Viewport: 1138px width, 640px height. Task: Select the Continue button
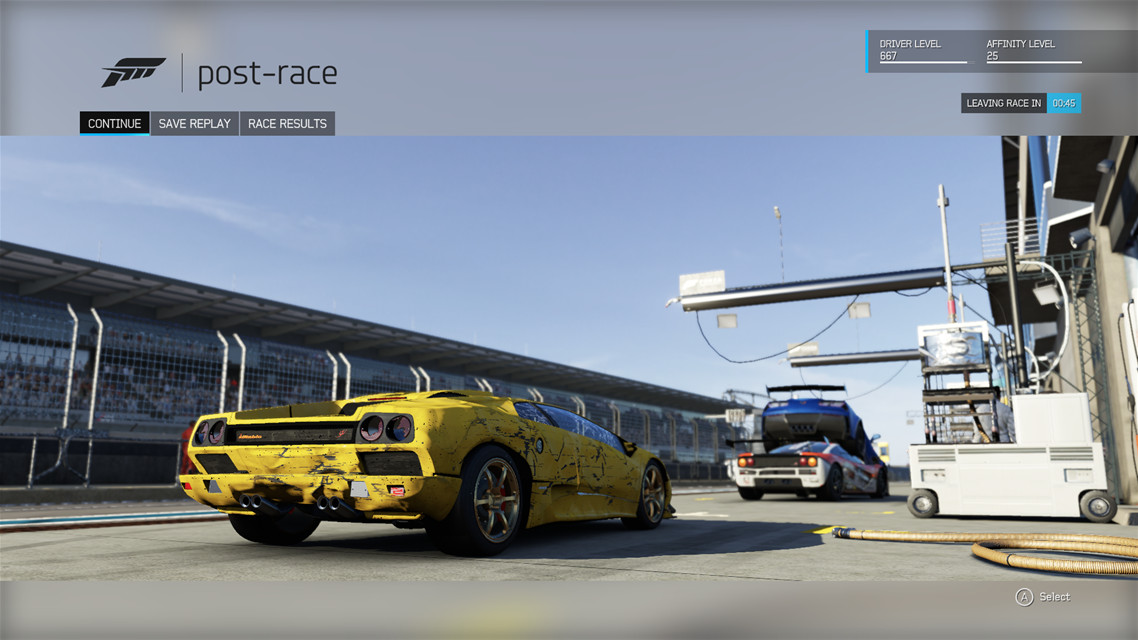(x=114, y=123)
